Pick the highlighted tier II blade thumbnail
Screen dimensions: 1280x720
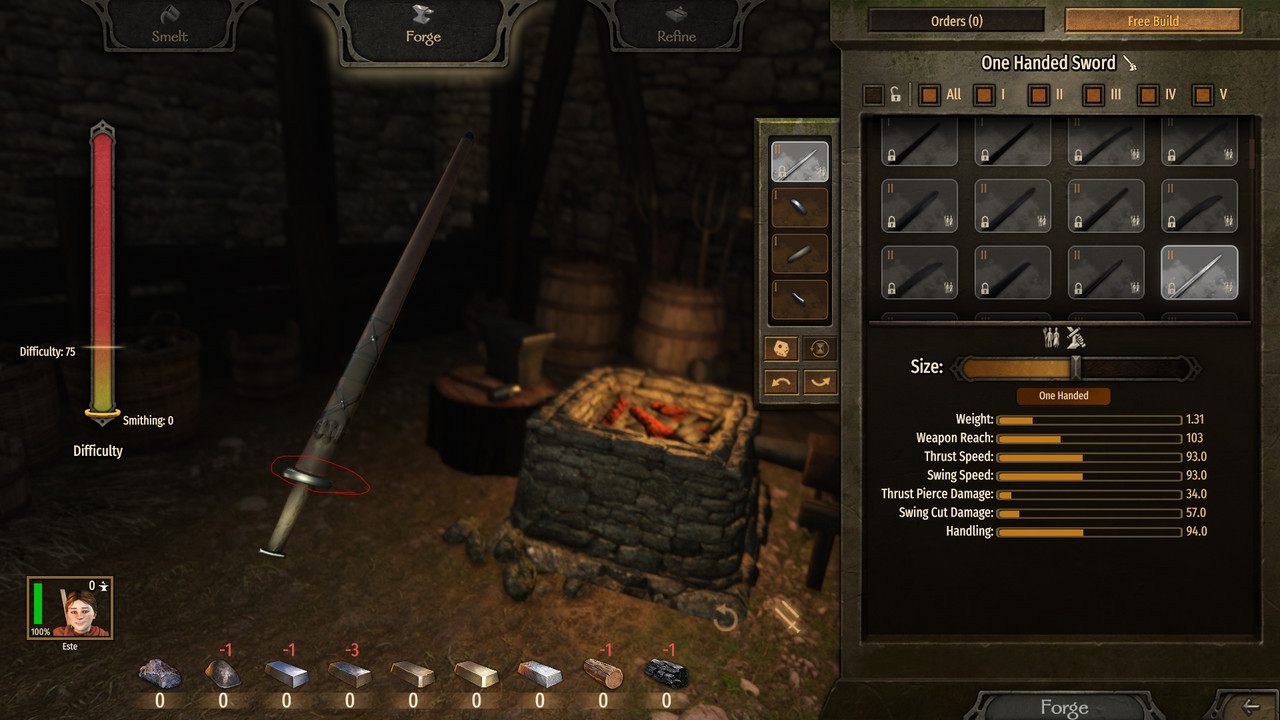point(1199,272)
